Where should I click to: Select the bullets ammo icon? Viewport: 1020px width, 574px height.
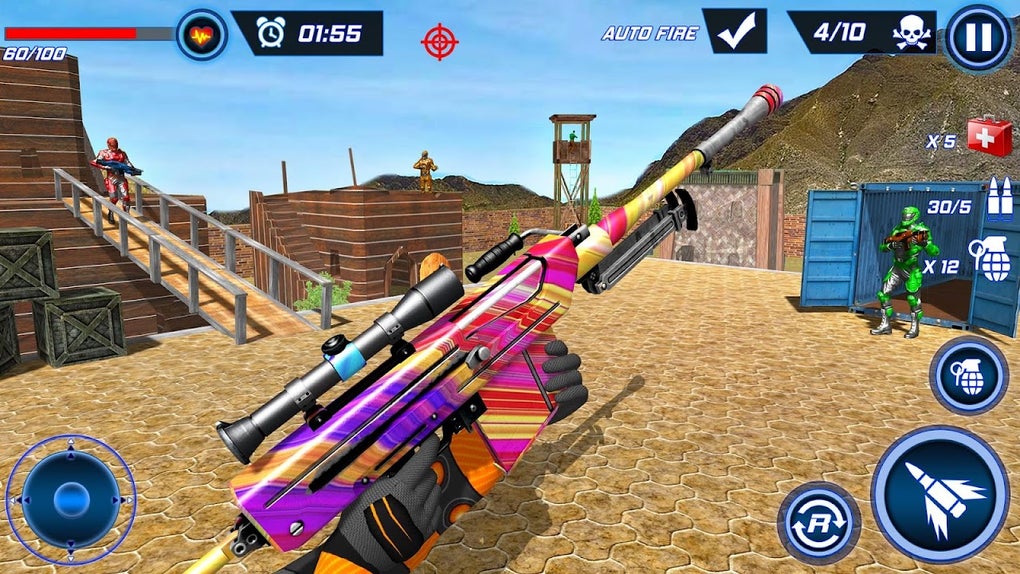[999, 199]
